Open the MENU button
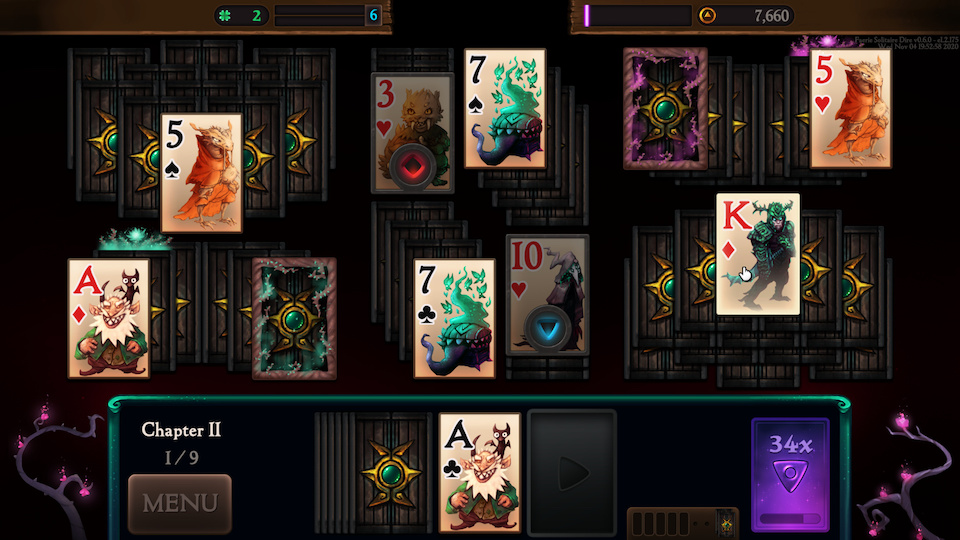Image resolution: width=960 pixels, height=540 pixels. click(x=180, y=503)
